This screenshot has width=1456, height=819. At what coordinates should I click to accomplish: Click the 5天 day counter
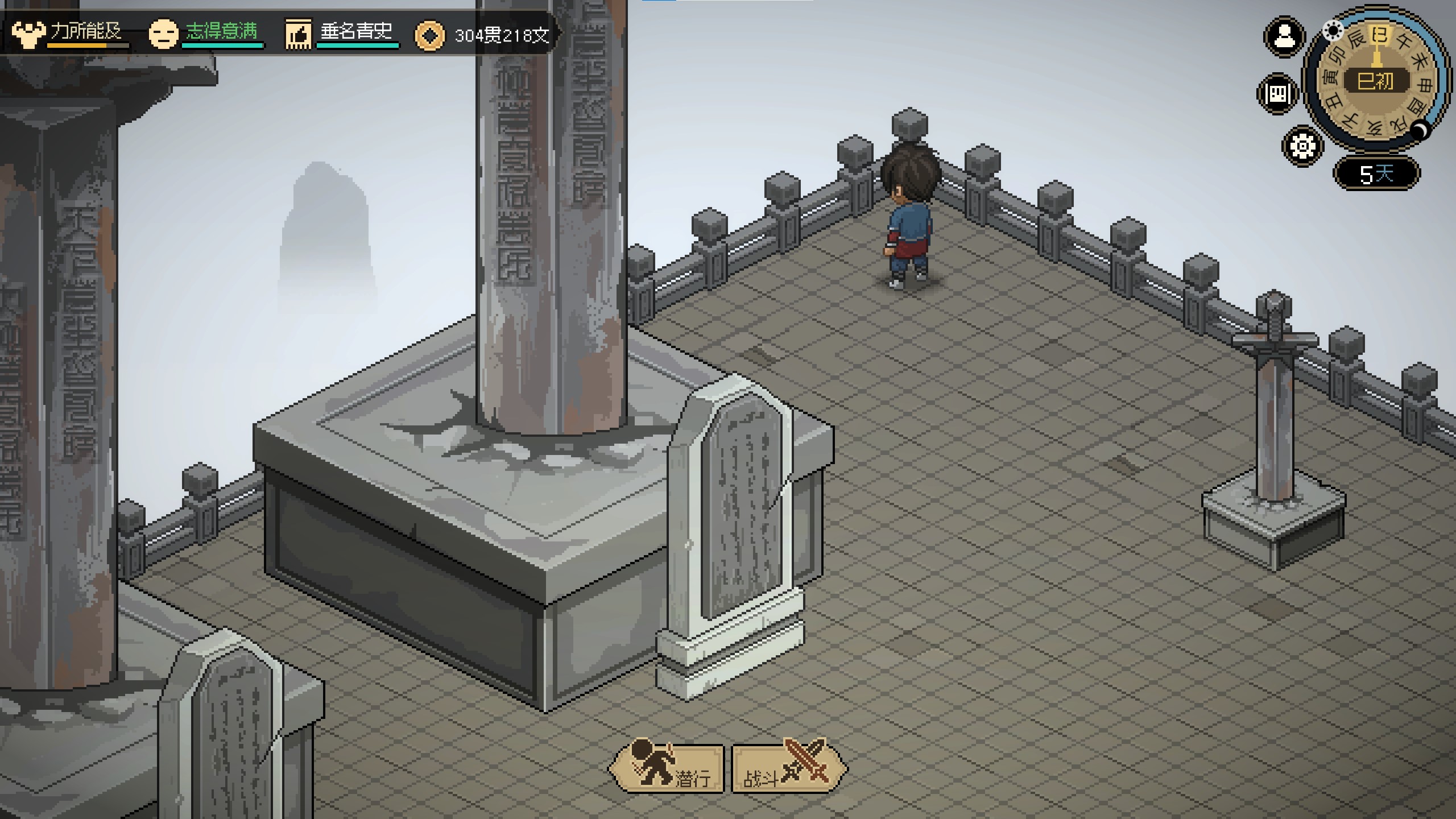coord(1376,173)
